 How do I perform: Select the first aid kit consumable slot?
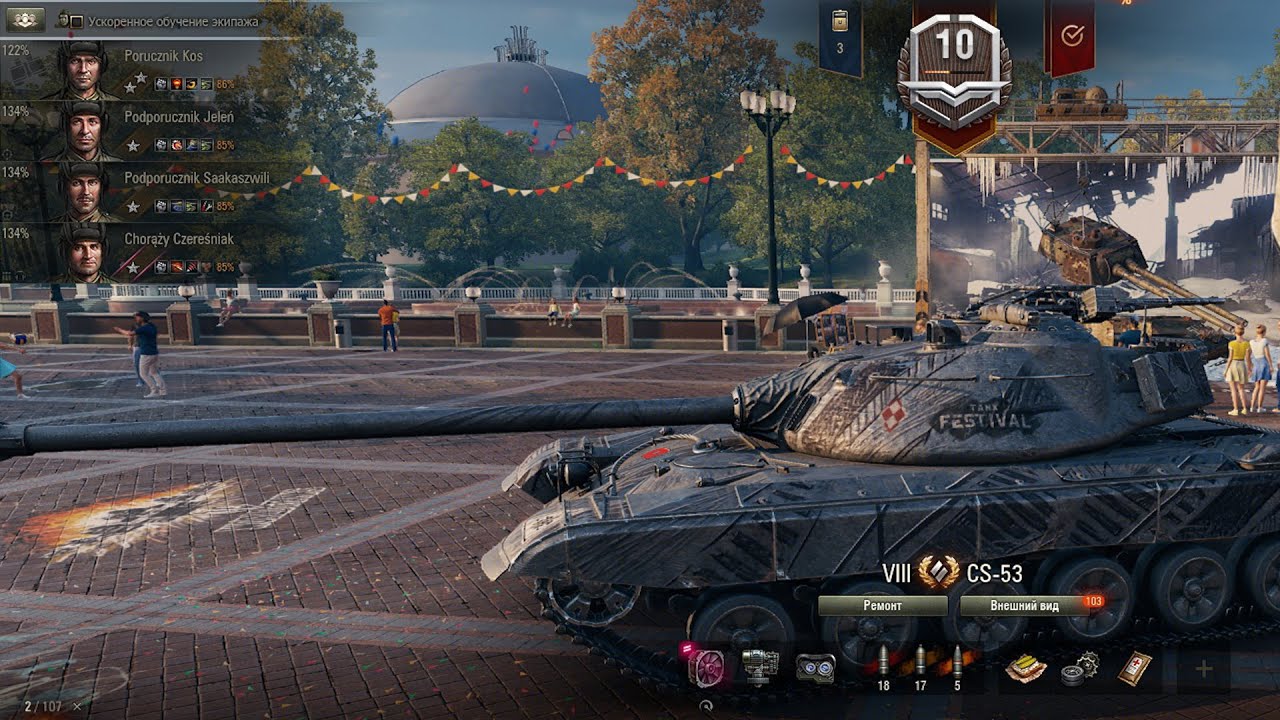click(1135, 668)
